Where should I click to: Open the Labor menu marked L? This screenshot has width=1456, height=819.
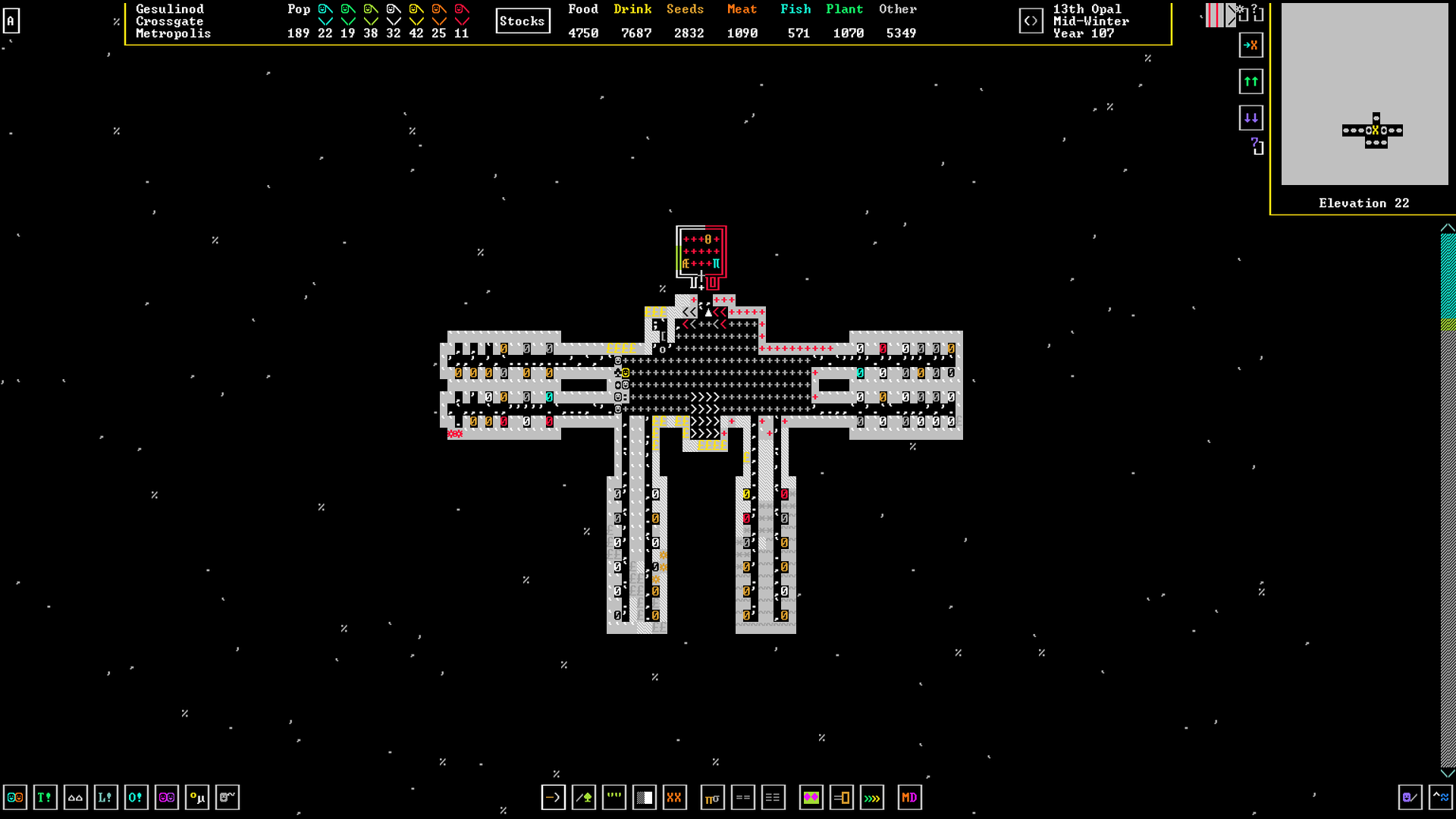tap(105, 797)
